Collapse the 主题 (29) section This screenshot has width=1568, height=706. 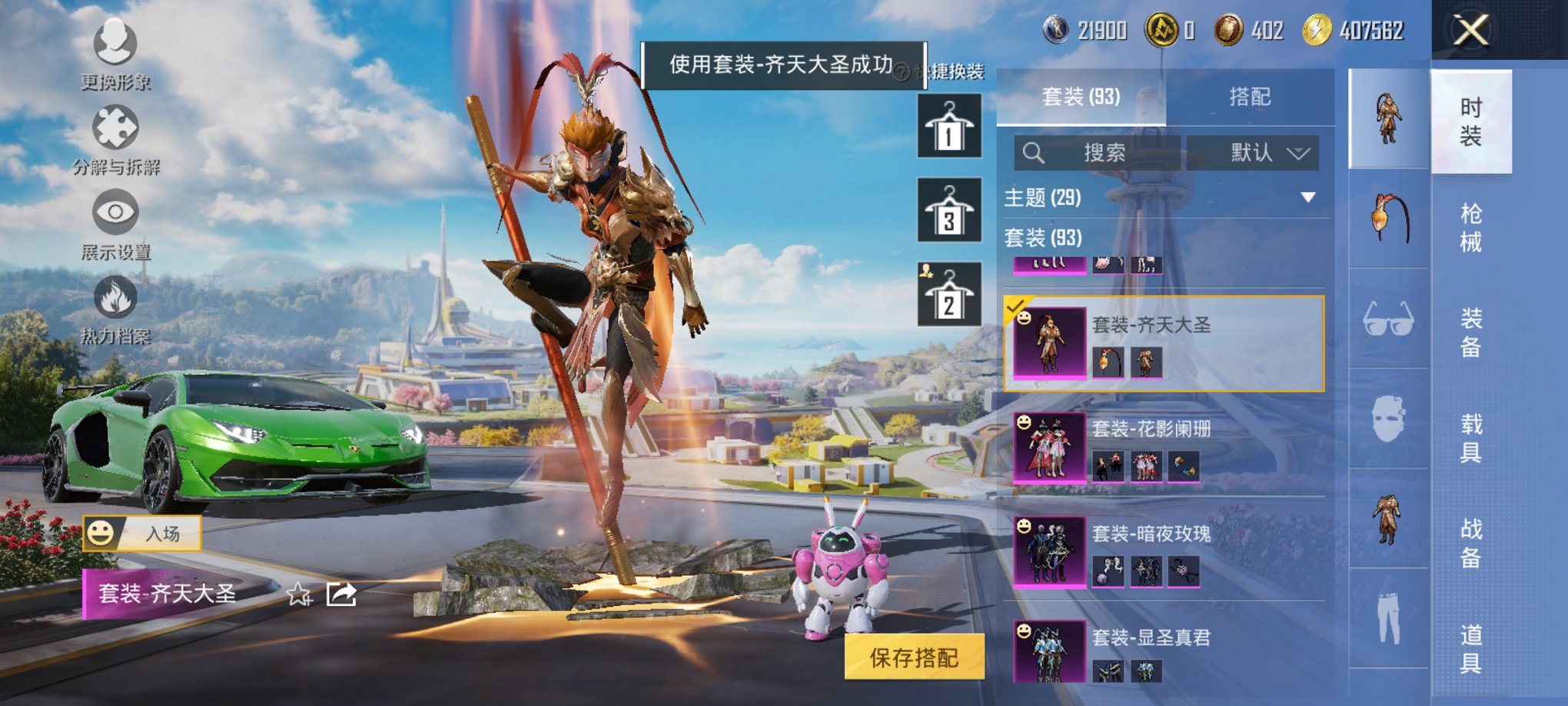tap(1309, 198)
